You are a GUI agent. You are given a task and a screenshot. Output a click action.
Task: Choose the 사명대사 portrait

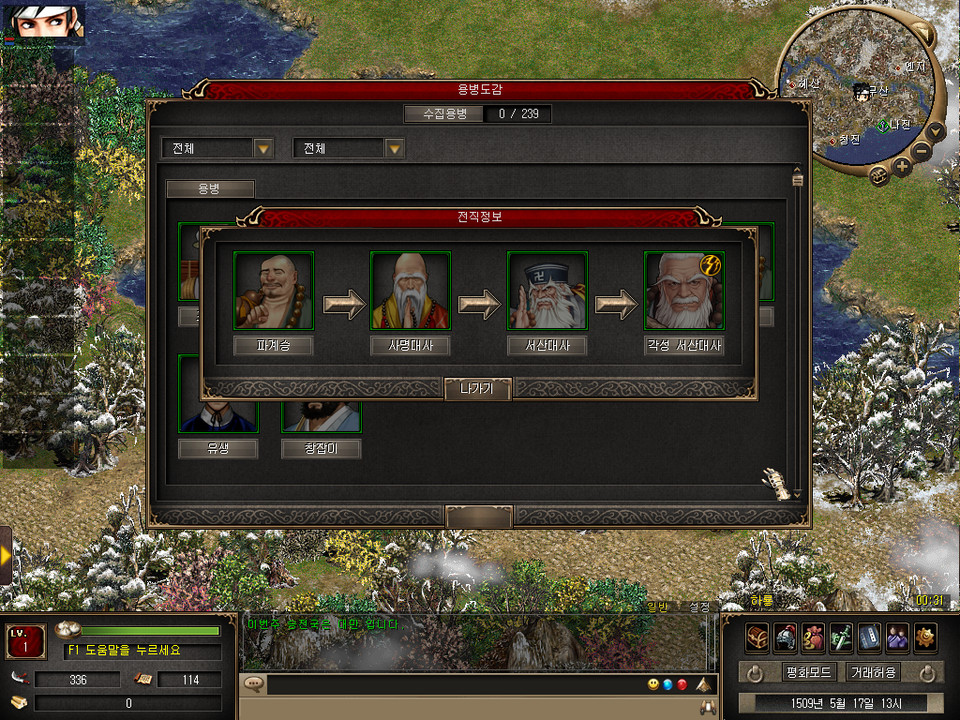click(x=410, y=290)
